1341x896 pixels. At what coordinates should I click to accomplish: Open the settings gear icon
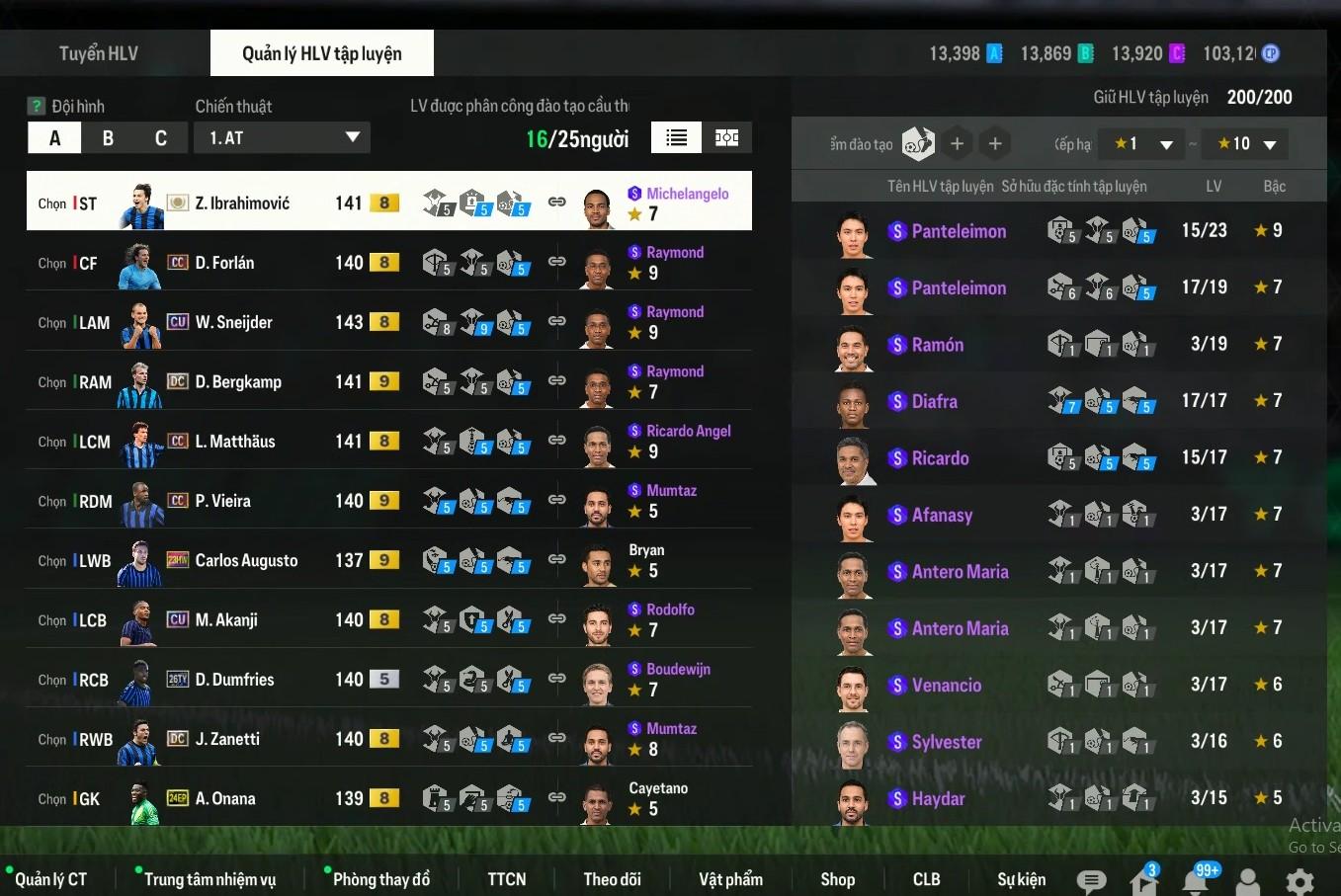(x=1299, y=881)
